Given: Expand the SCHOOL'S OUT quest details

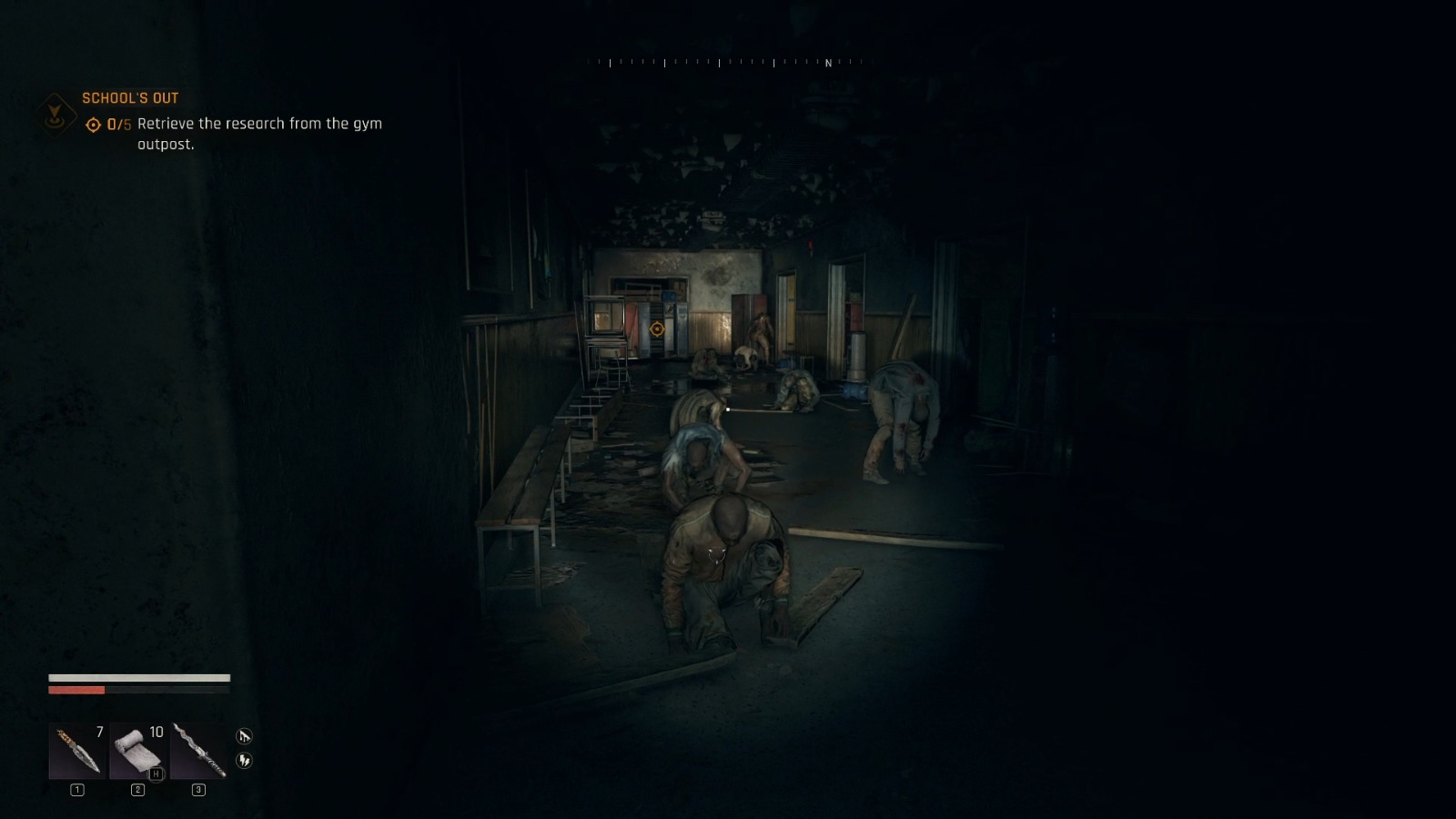Looking at the screenshot, I should pyautogui.click(x=131, y=97).
